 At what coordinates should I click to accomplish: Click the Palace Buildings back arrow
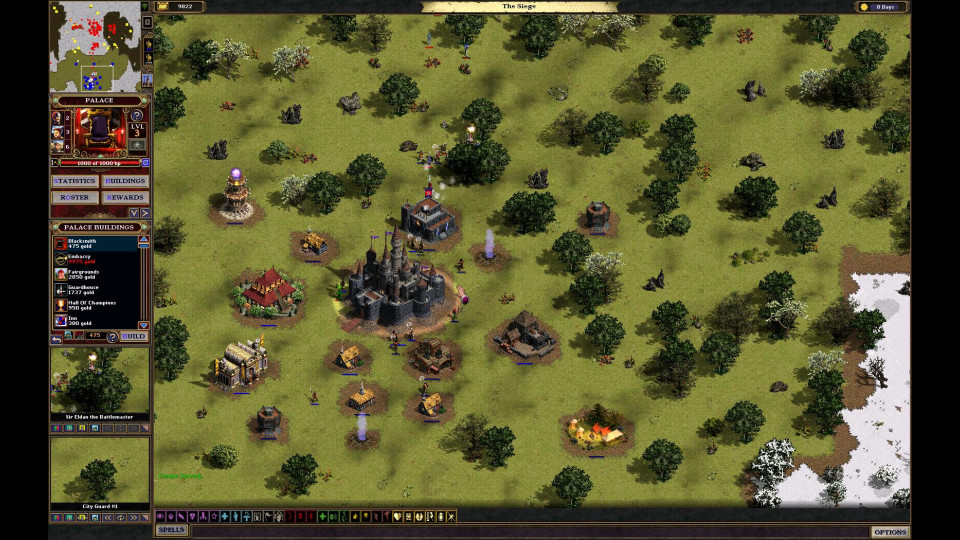(57, 337)
